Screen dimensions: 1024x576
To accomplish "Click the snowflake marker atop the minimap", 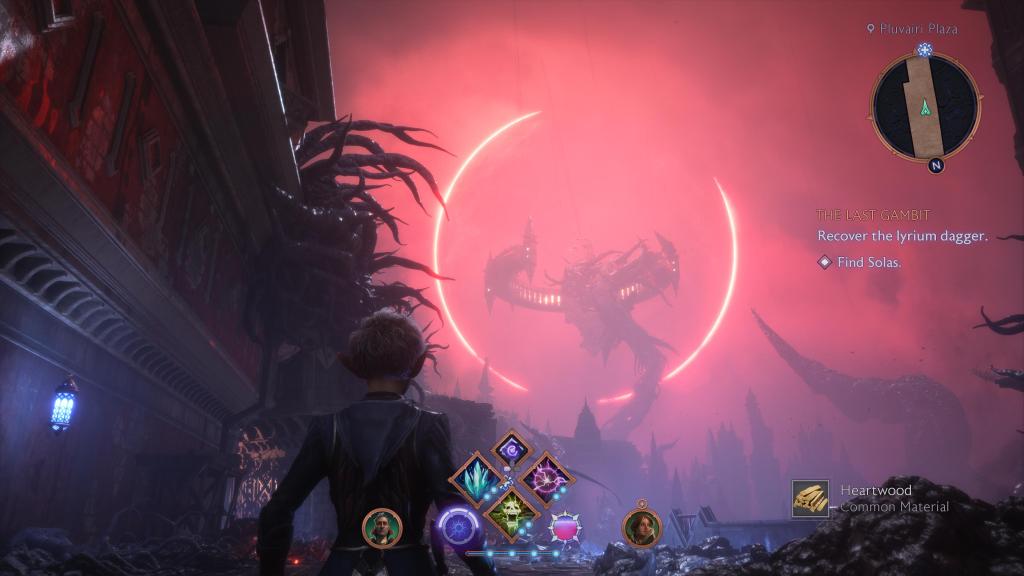I will coord(925,50).
